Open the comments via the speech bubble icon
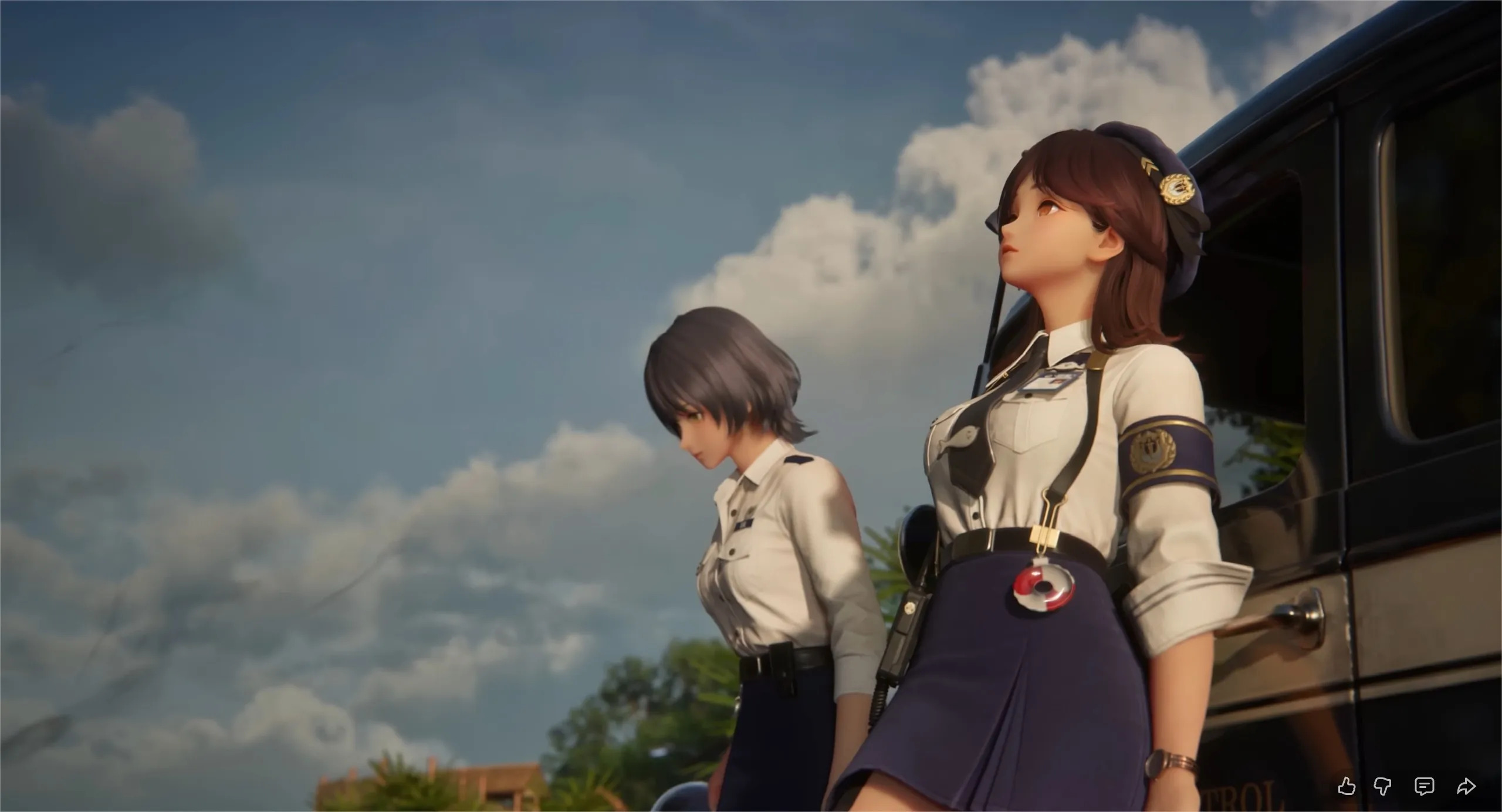The height and width of the screenshot is (812, 1502). click(x=1425, y=787)
